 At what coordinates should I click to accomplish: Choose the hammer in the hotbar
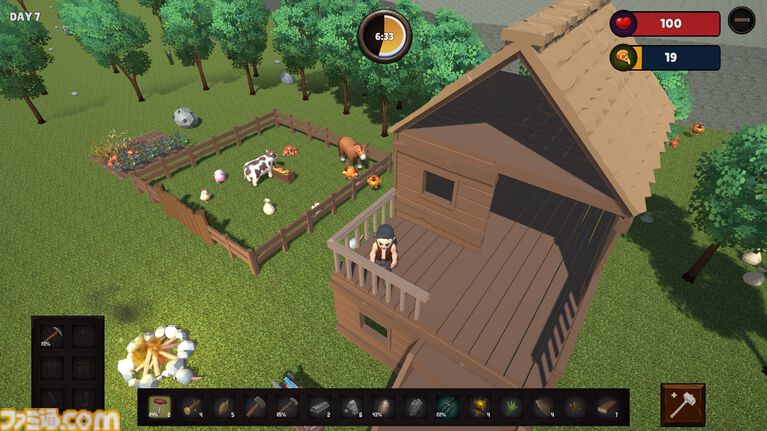256,406
